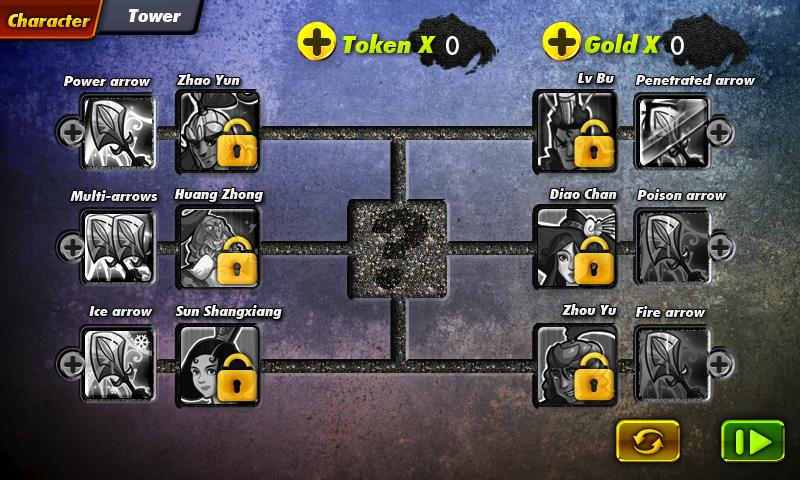
Task: Select the locked Lv Bu character
Action: coord(574,131)
